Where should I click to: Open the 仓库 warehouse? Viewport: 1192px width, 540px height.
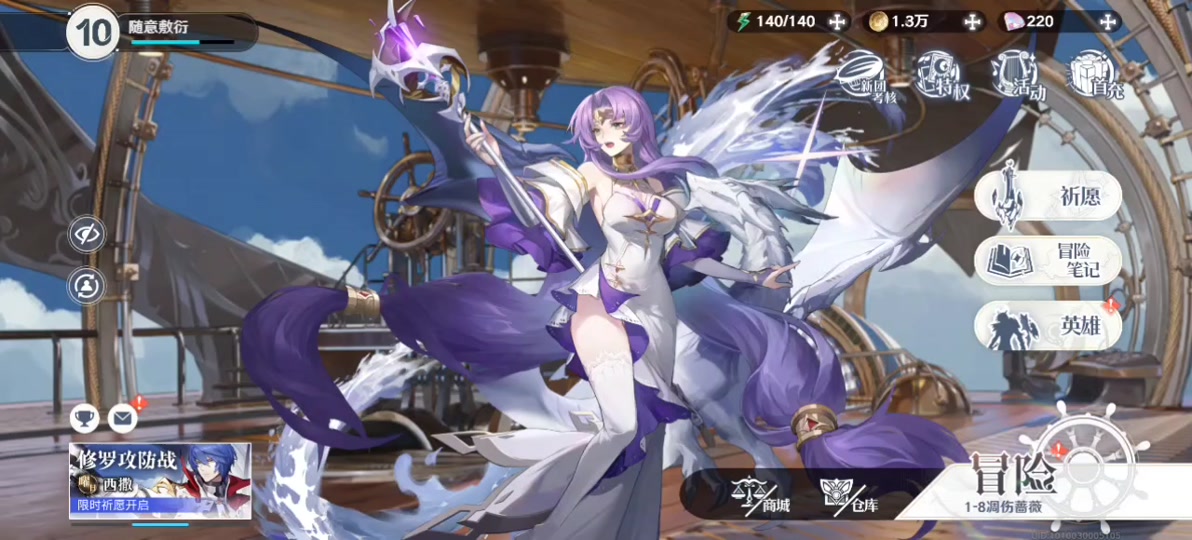coord(850,494)
